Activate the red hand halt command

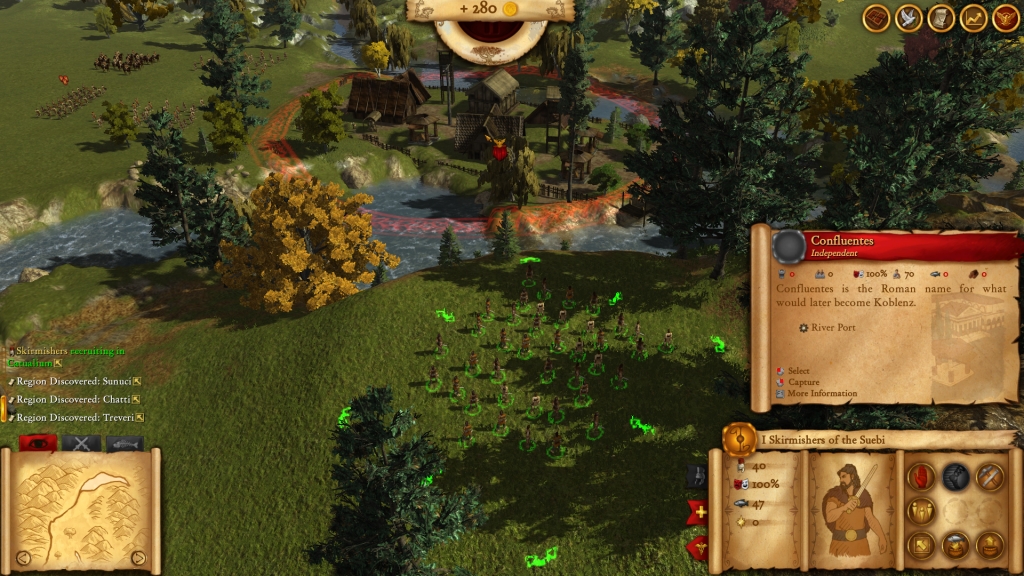pyautogui.click(x=921, y=477)
